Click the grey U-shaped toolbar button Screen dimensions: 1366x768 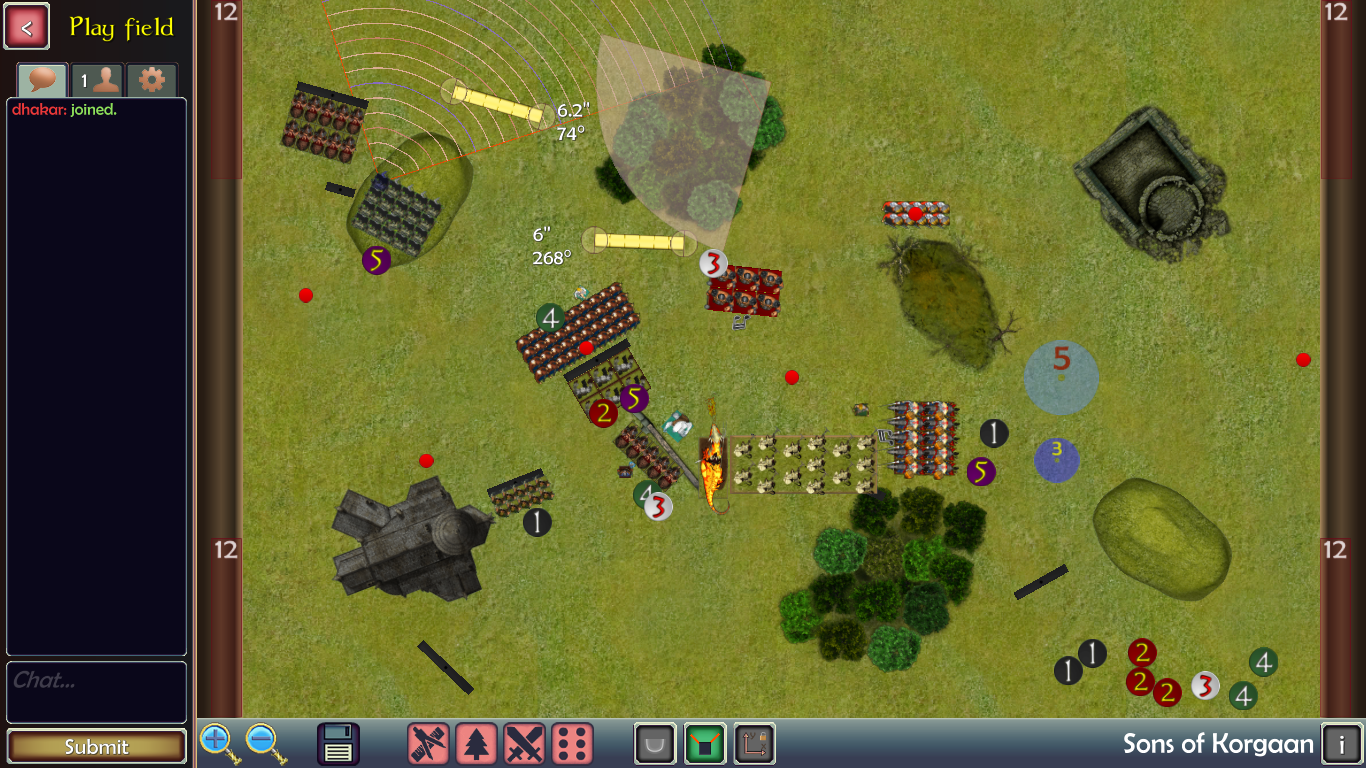click(655, 744)
